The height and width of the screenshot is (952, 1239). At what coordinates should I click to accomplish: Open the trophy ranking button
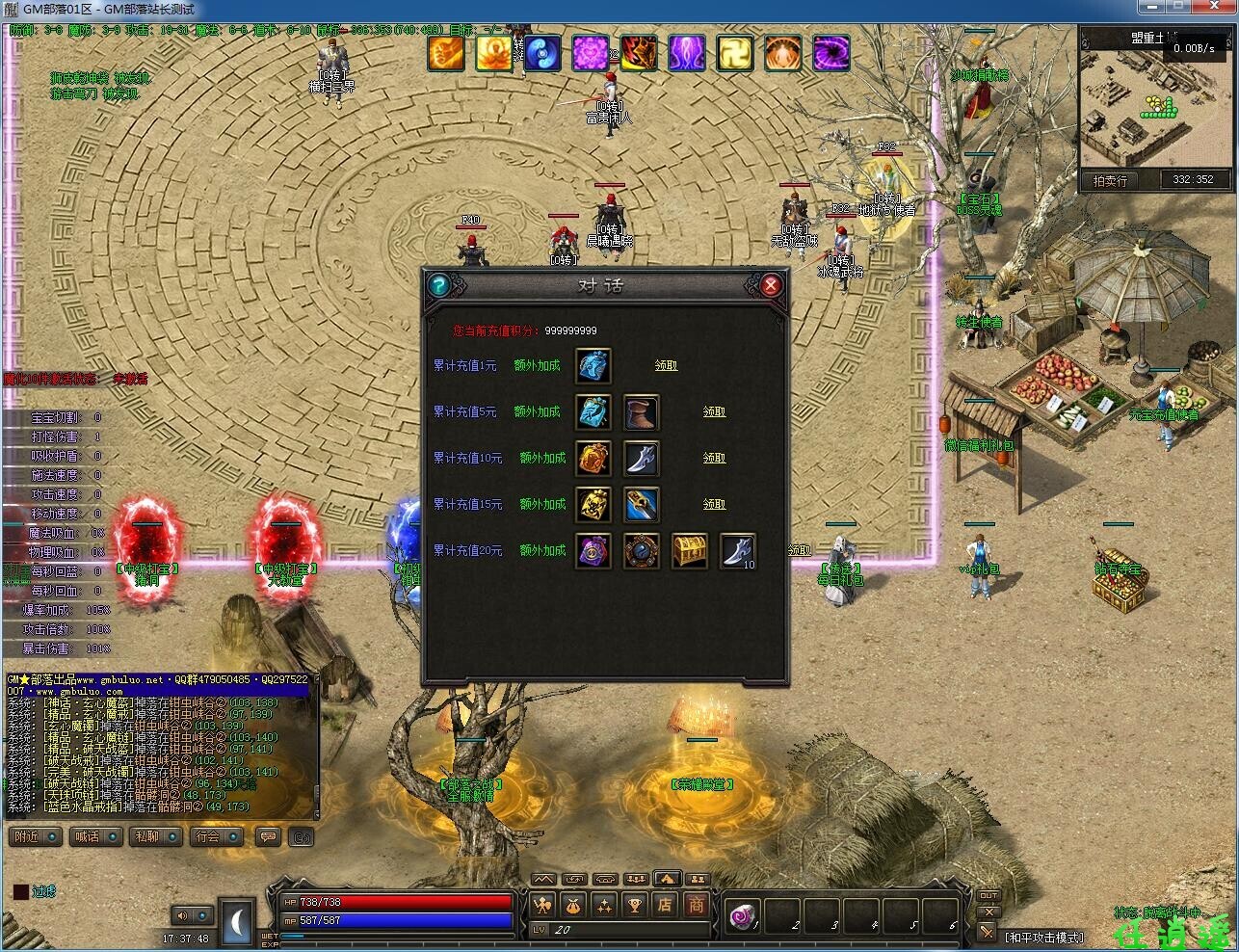coord(634,905)
